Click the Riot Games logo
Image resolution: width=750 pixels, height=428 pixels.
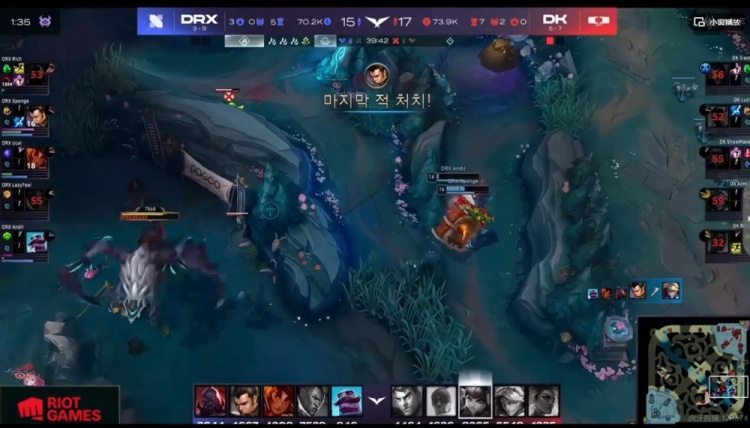click(59, 407)
